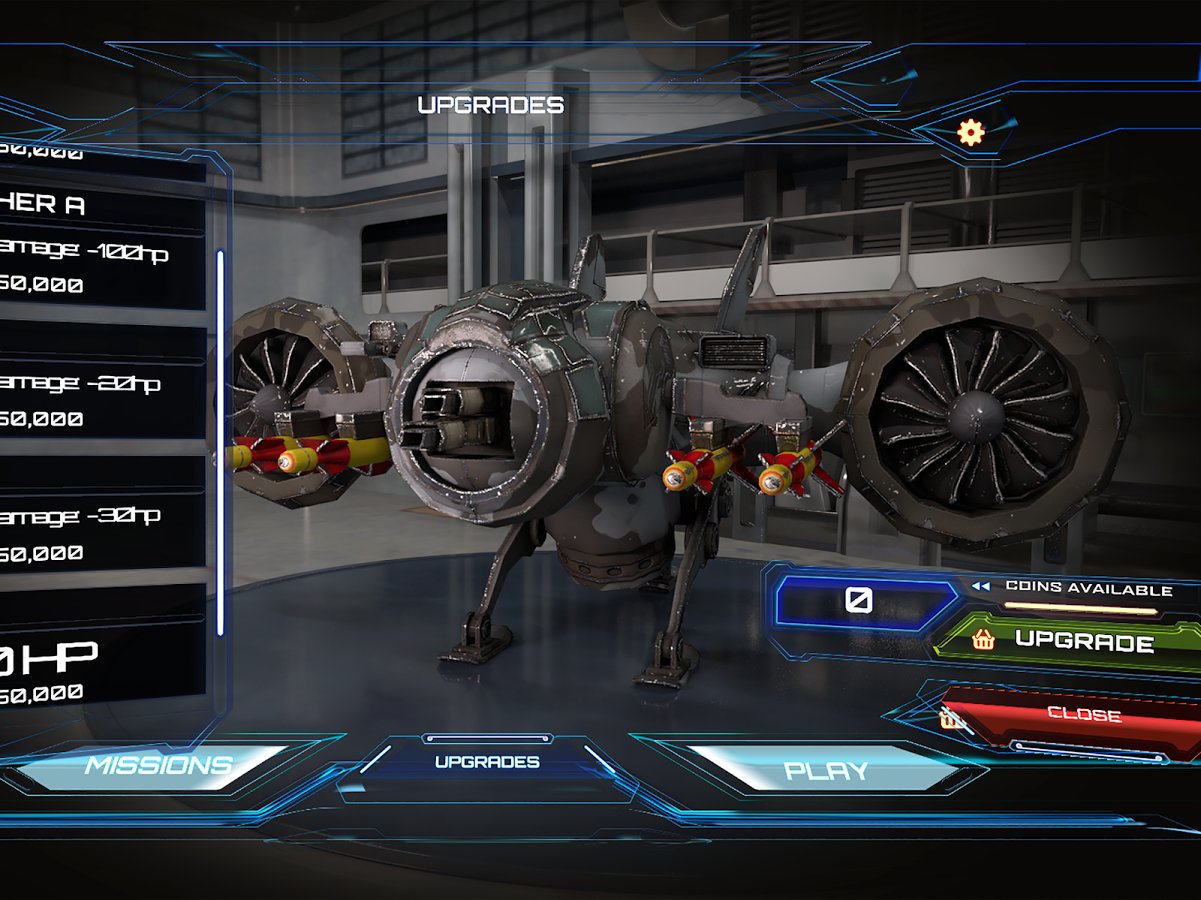Open the Missions screen
The image size is (1201, 900).
[160, 766]
